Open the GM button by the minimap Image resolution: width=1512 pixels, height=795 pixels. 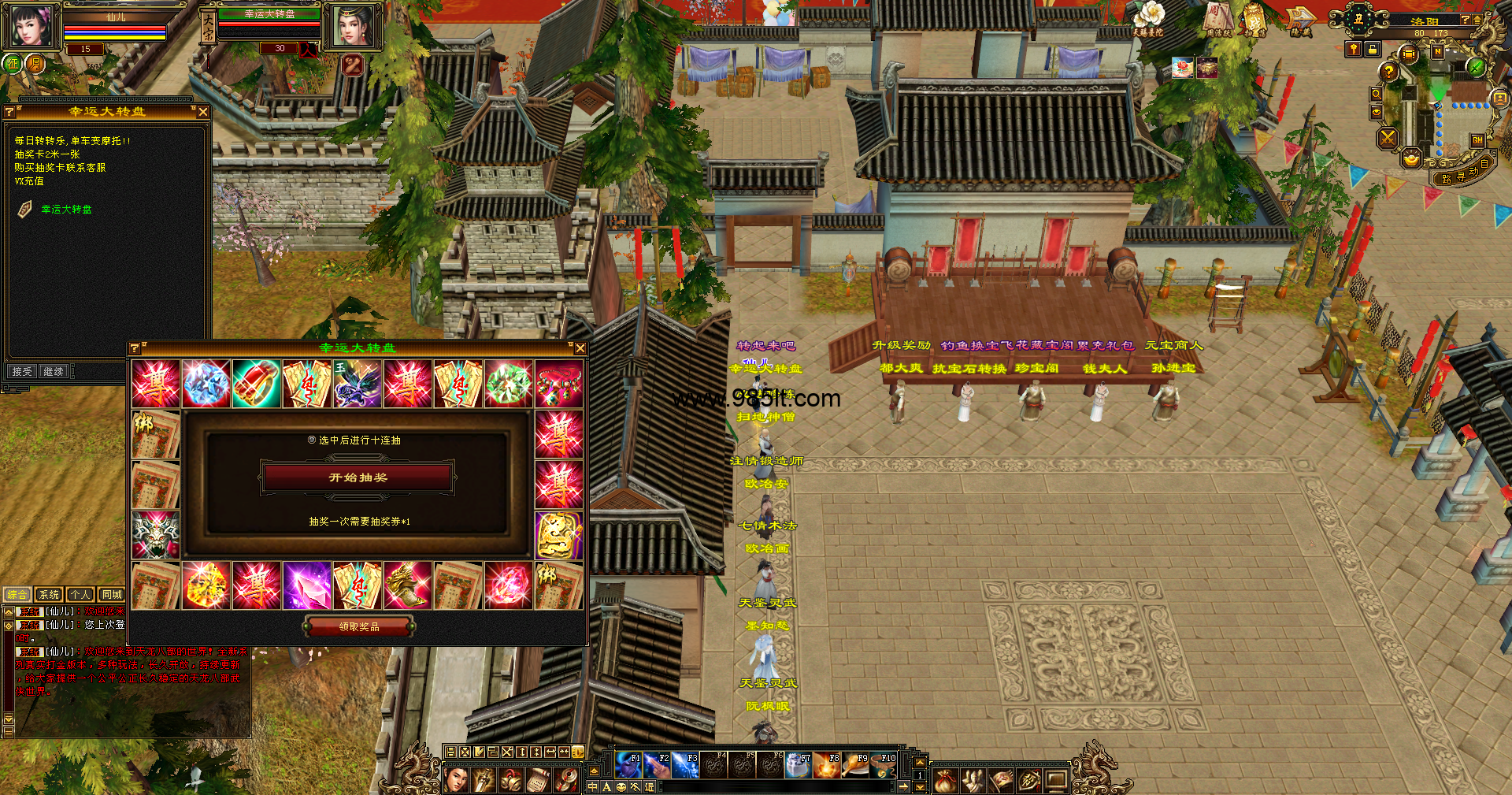(1477, 140)
